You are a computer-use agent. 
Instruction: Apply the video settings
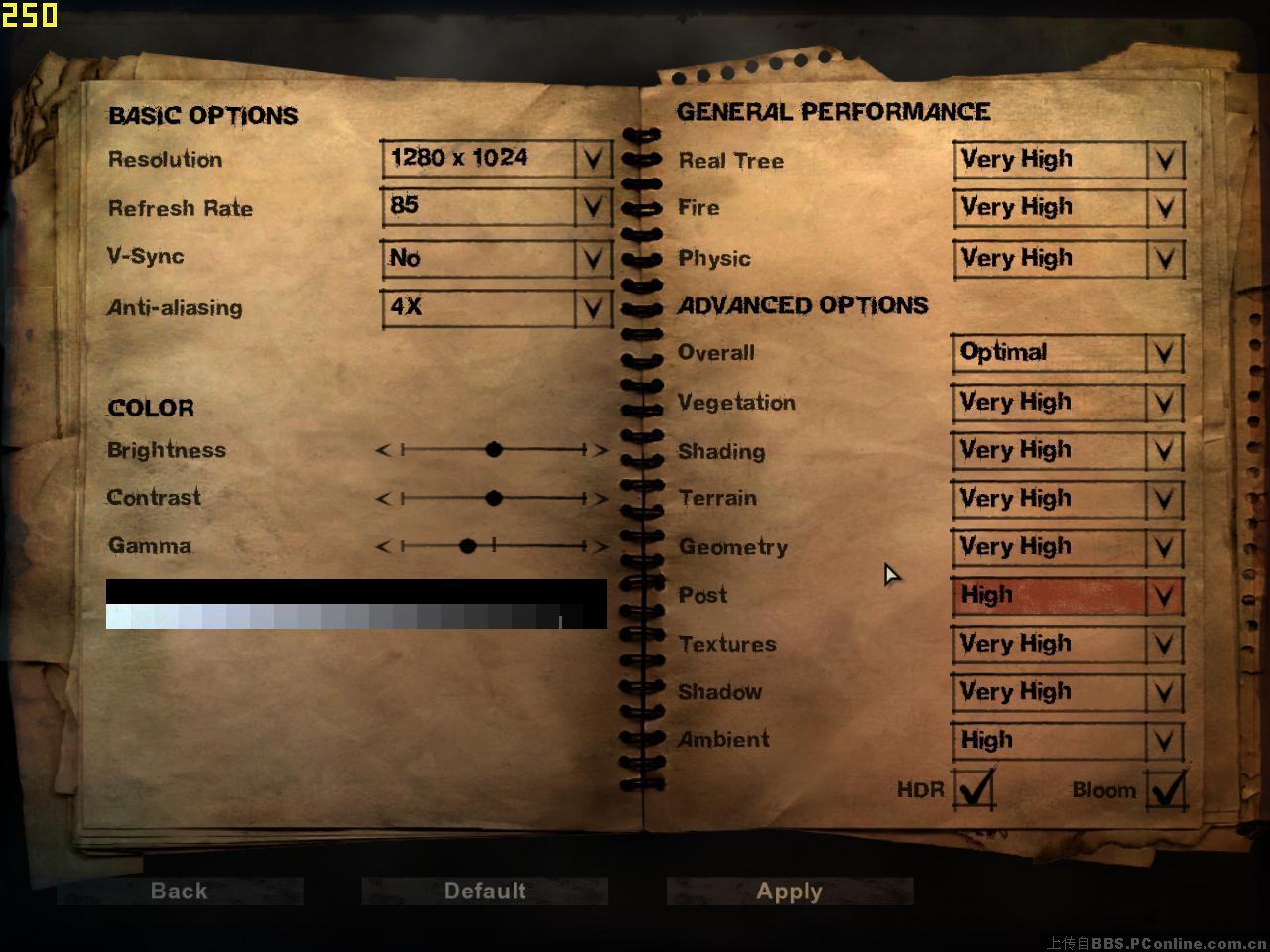click(789, 891)
